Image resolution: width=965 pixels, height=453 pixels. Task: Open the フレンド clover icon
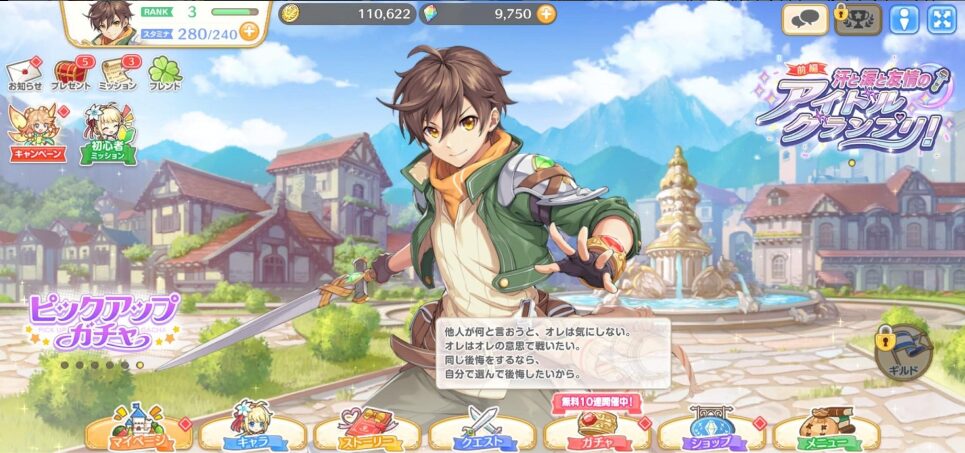pyautogui.click(x=164, y=73)
